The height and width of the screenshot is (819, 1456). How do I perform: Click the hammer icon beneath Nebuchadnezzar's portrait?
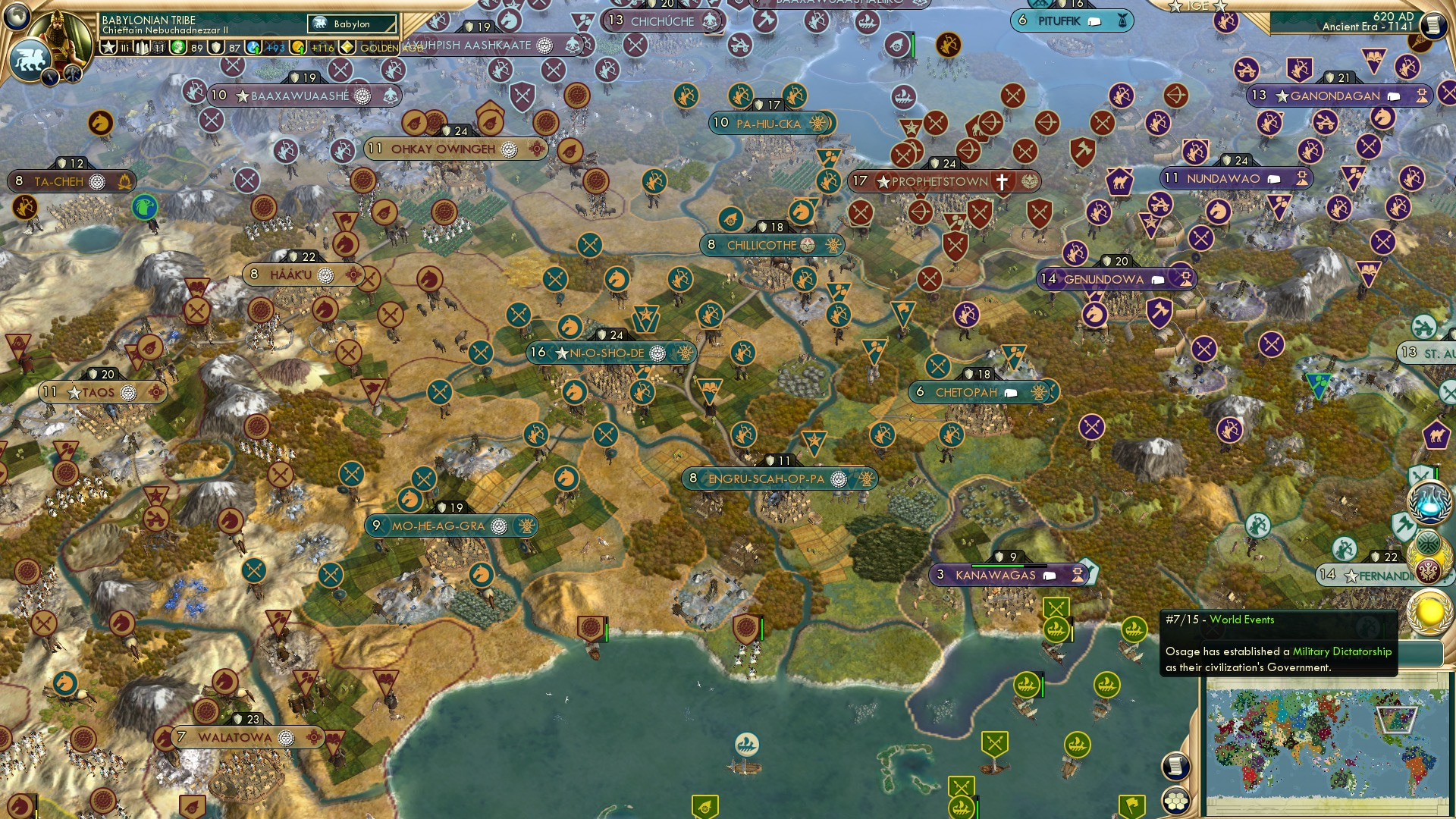(71, 74)
